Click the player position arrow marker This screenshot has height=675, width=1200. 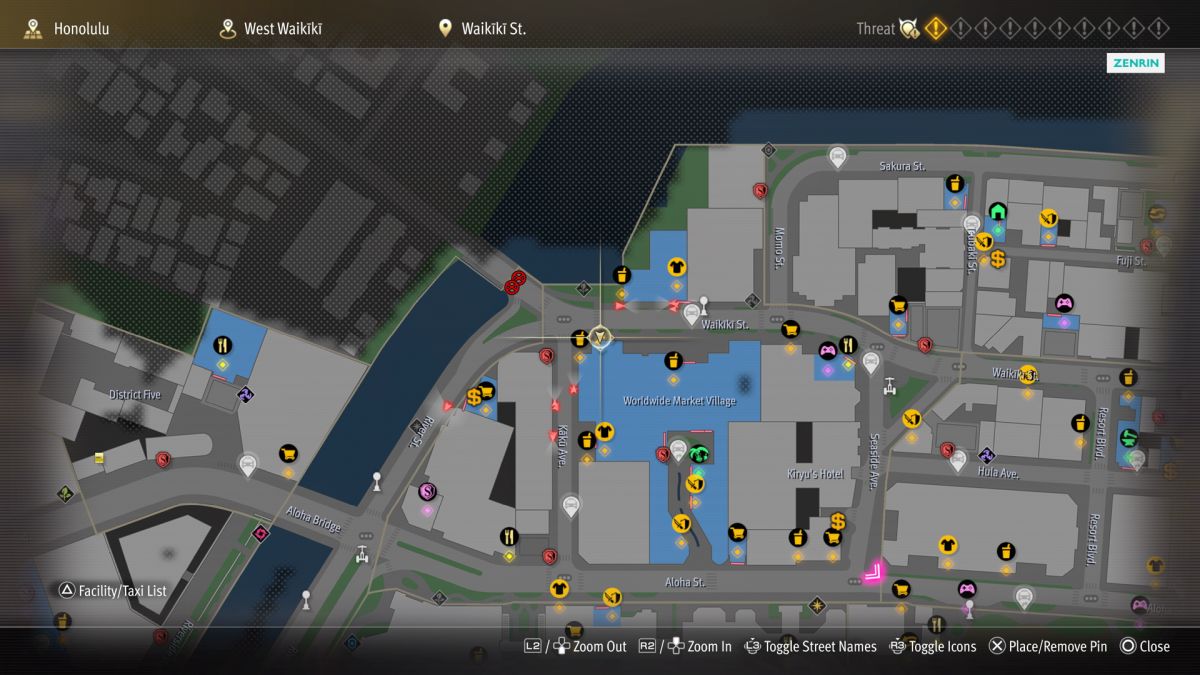coord(600,338)
